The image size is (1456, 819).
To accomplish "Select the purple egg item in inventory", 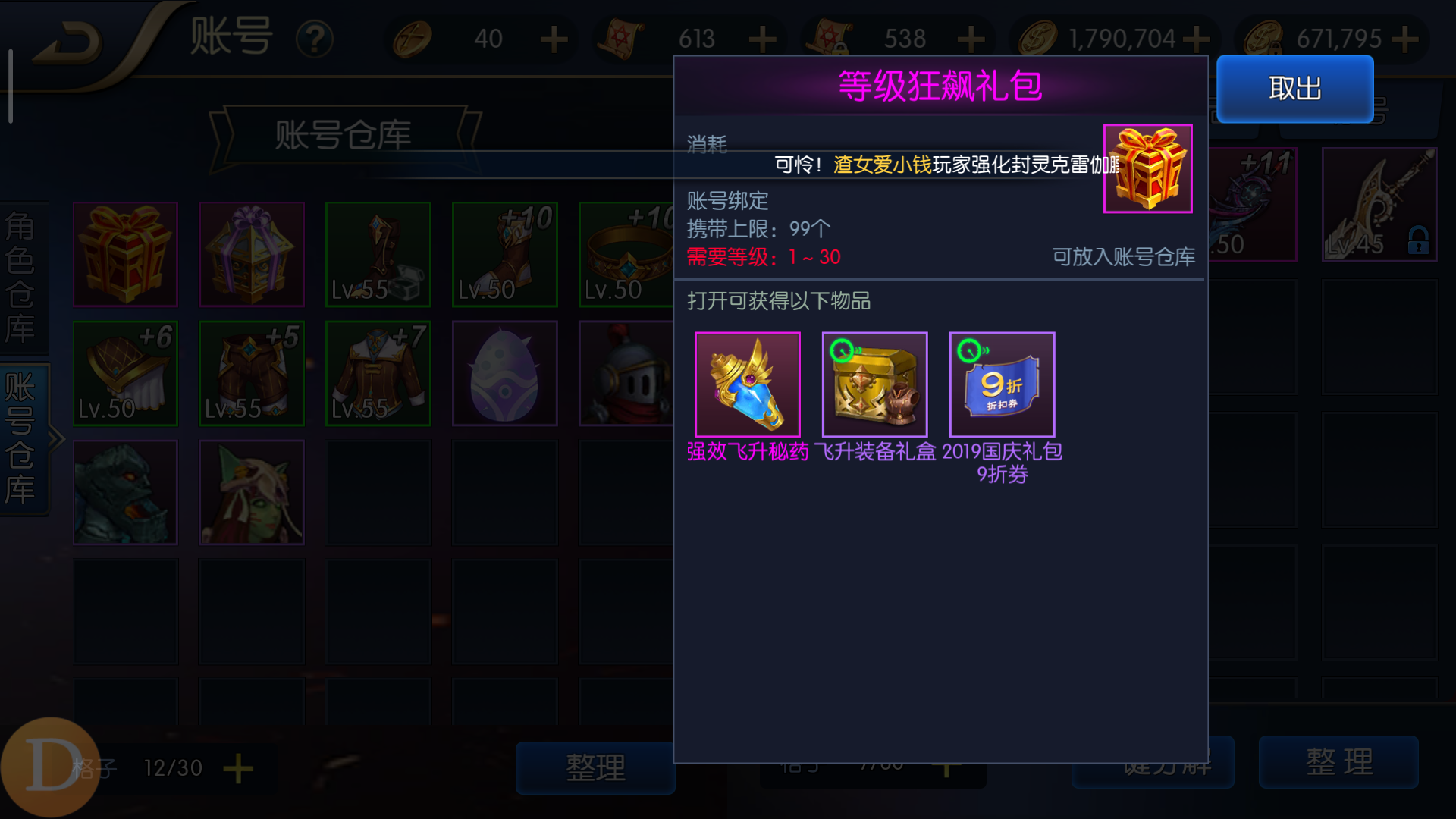I will (504, 372).
